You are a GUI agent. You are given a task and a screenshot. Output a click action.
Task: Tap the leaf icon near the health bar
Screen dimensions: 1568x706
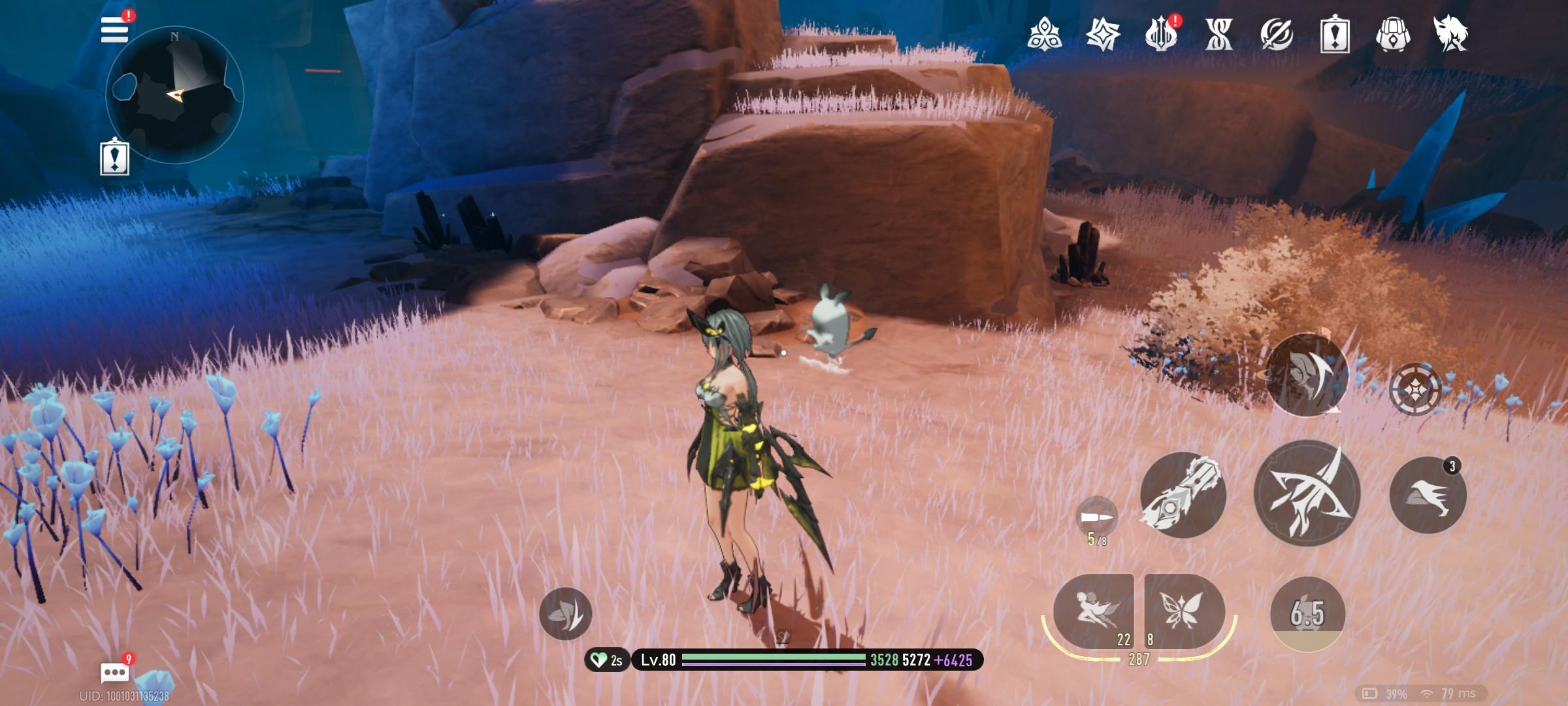click(565, 613)
